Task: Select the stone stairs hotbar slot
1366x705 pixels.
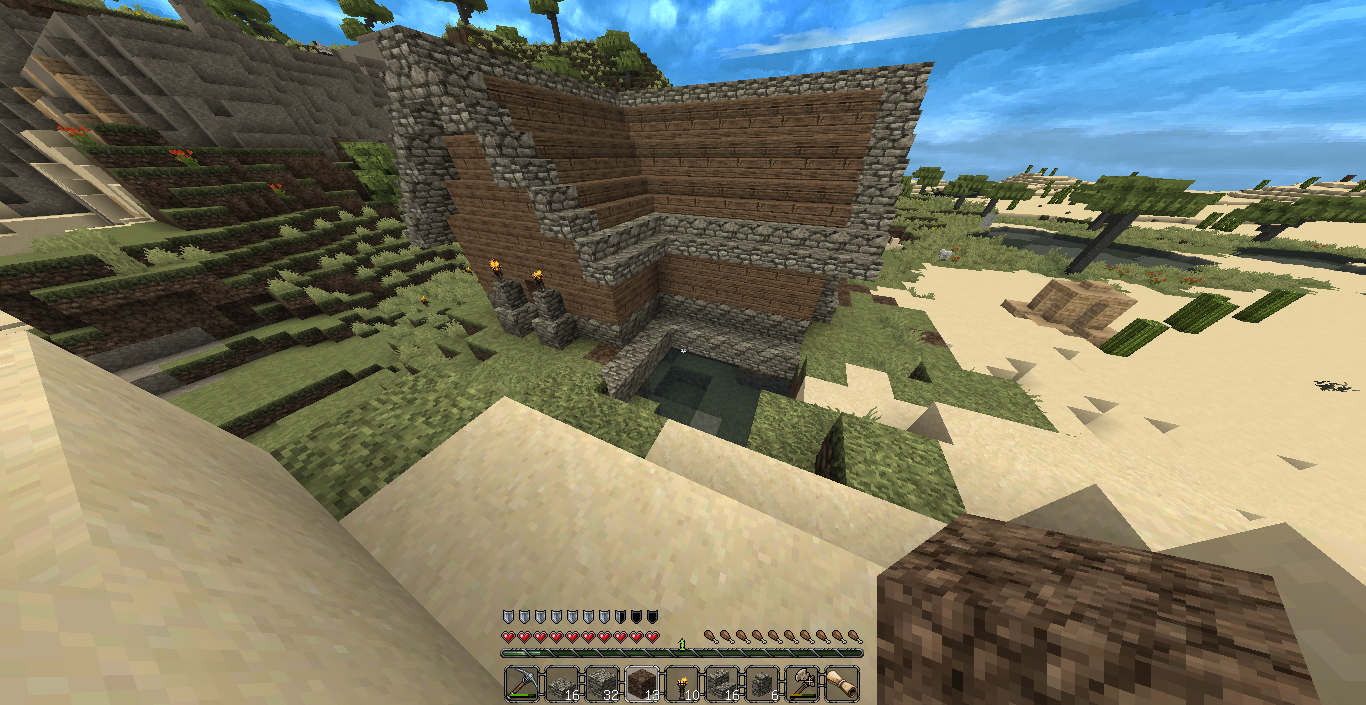Action: tap(723, 683)
